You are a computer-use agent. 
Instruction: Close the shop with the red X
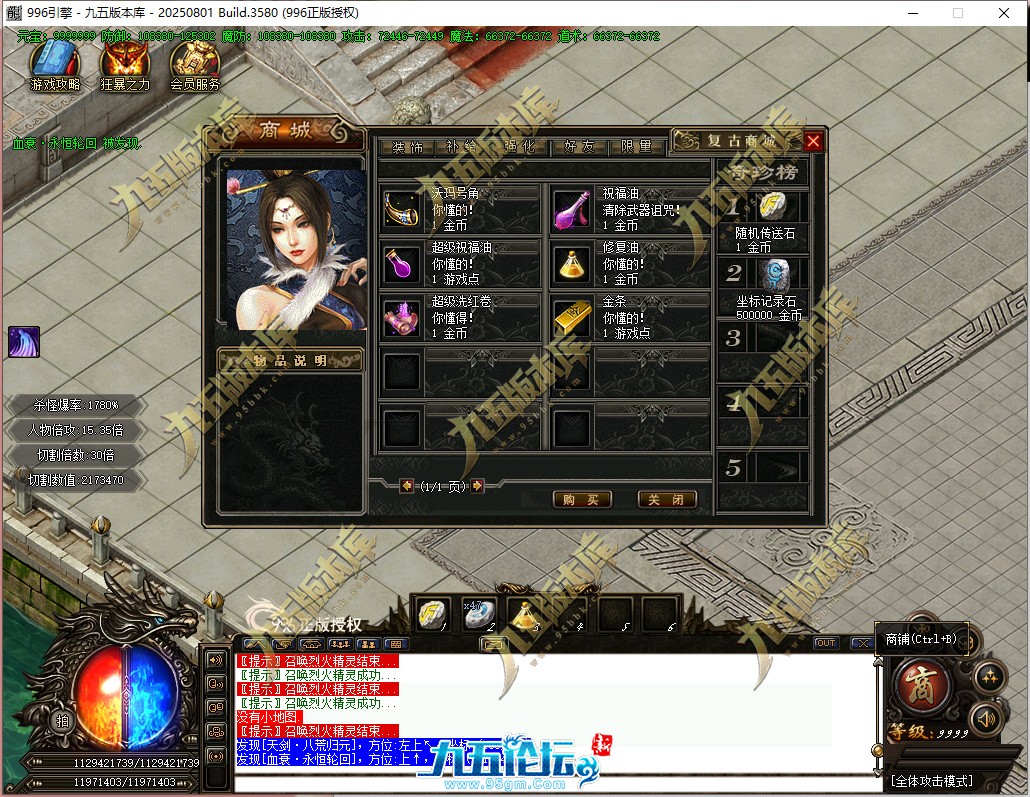(813, 141)
